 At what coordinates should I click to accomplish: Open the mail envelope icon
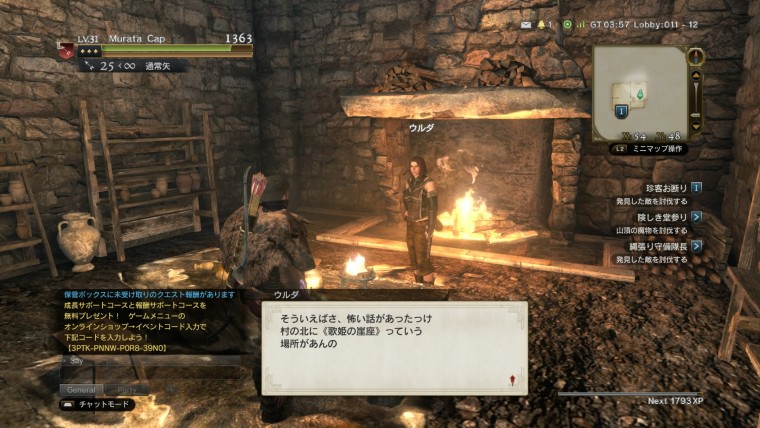[527, 24]
